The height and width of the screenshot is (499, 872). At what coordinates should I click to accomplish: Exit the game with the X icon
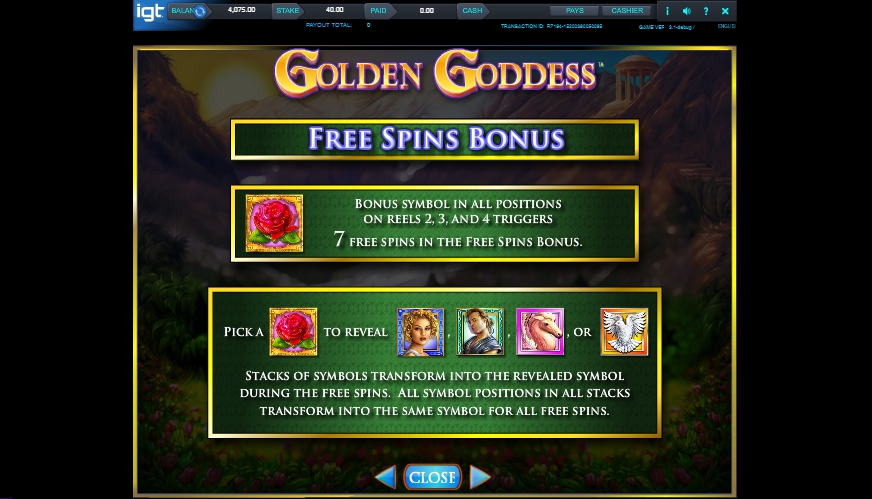click(725, 11)
